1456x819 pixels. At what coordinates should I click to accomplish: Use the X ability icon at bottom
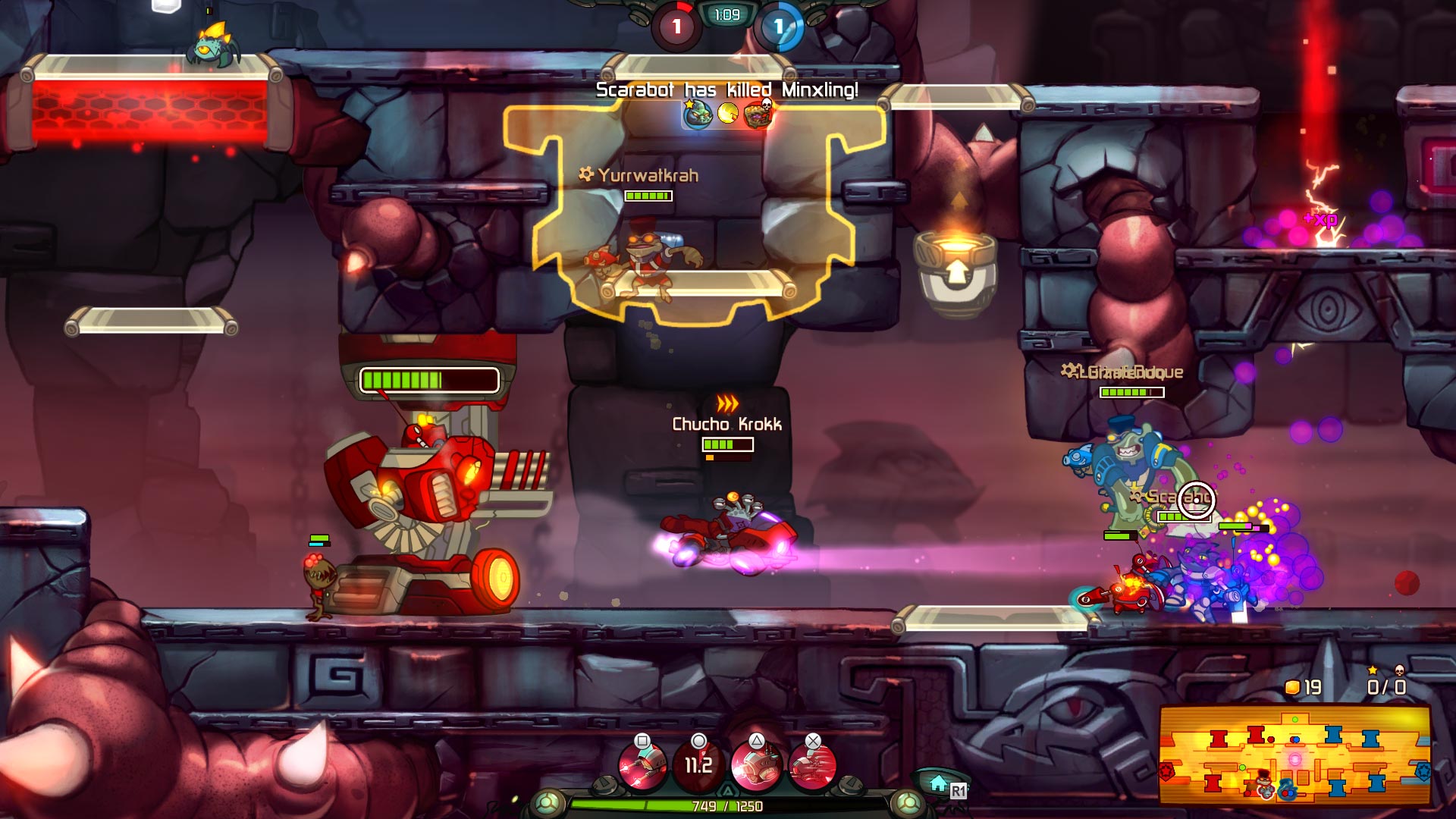tap(811, 762)
